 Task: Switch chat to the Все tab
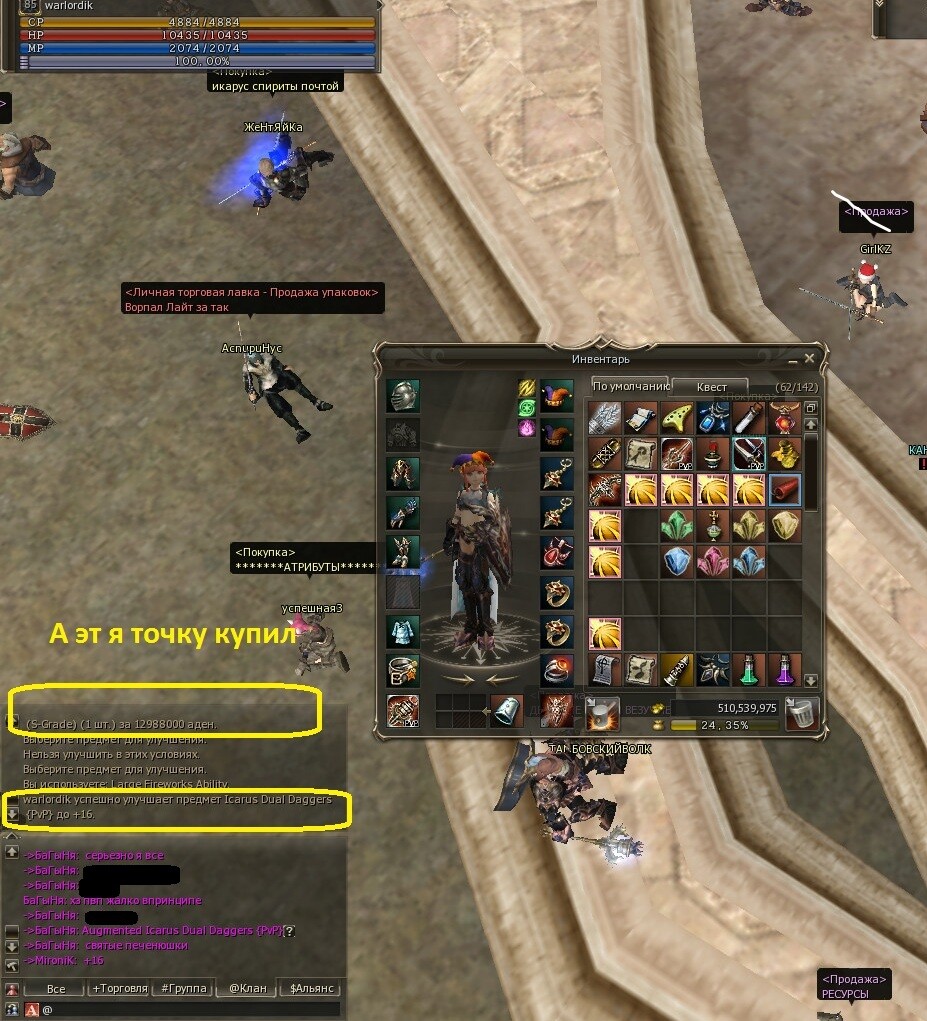(56, 988)
